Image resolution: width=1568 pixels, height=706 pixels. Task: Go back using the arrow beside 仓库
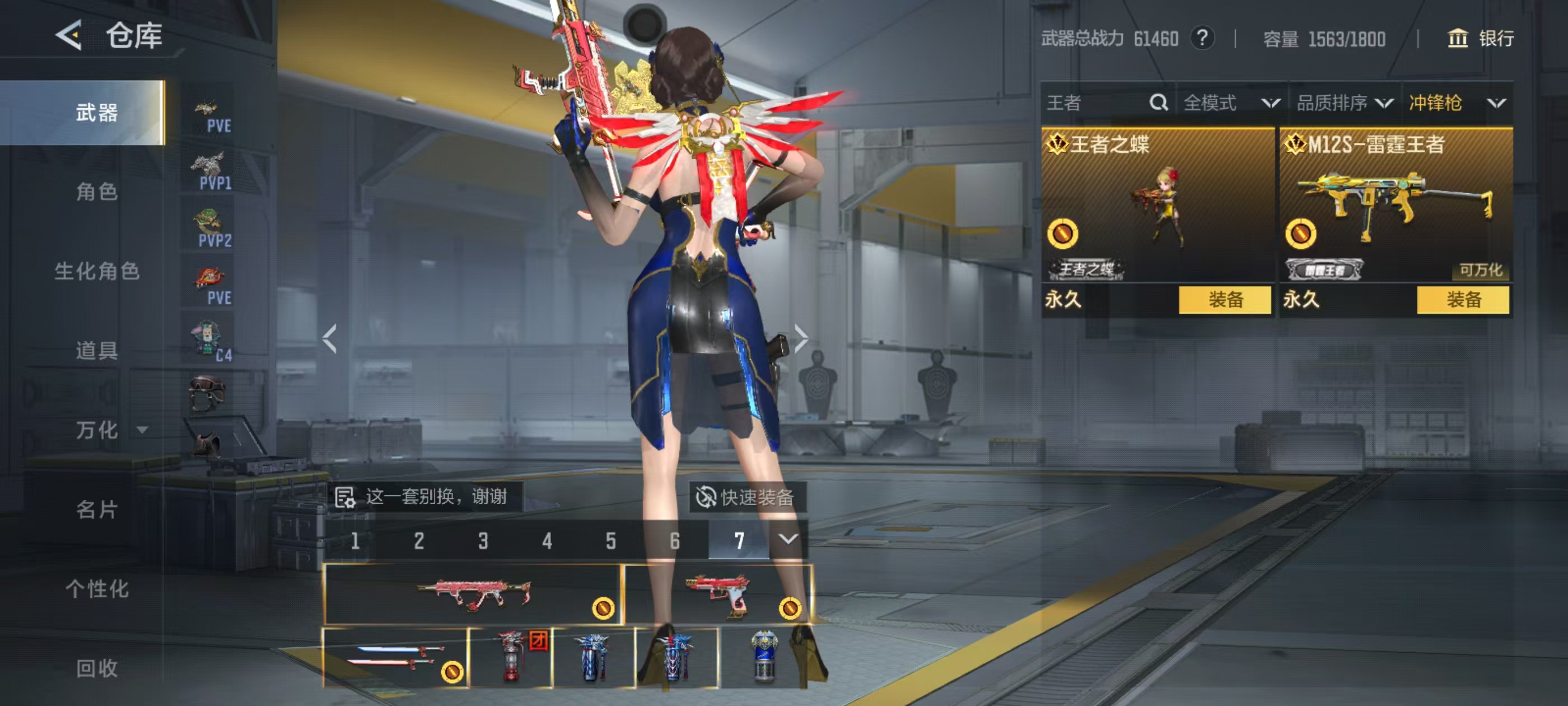69,35
